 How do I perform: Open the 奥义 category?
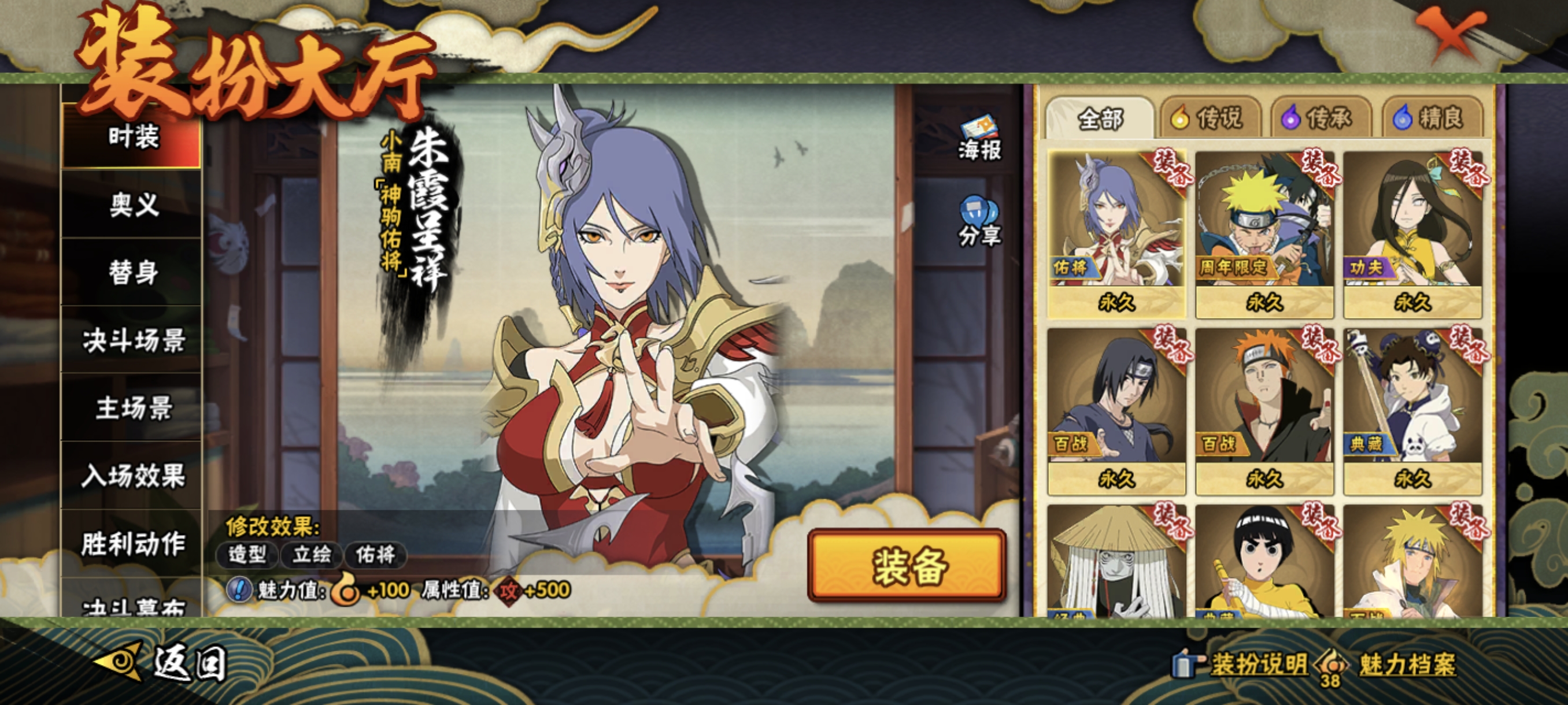[132, 205]
